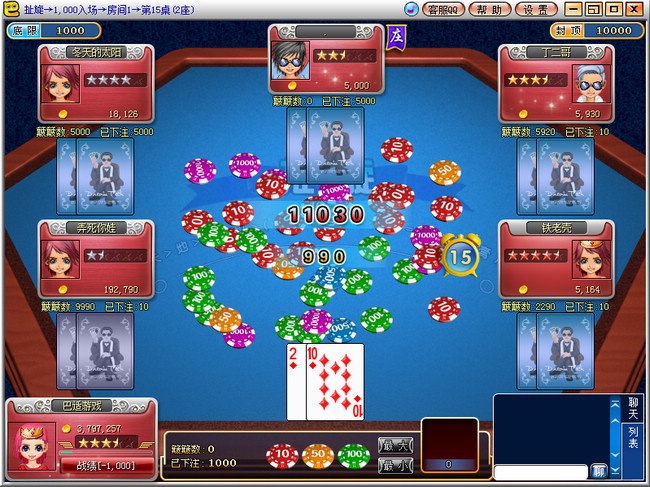Open the 设置 settings menu
The image size is (650, 487).
tap(535, 9)
